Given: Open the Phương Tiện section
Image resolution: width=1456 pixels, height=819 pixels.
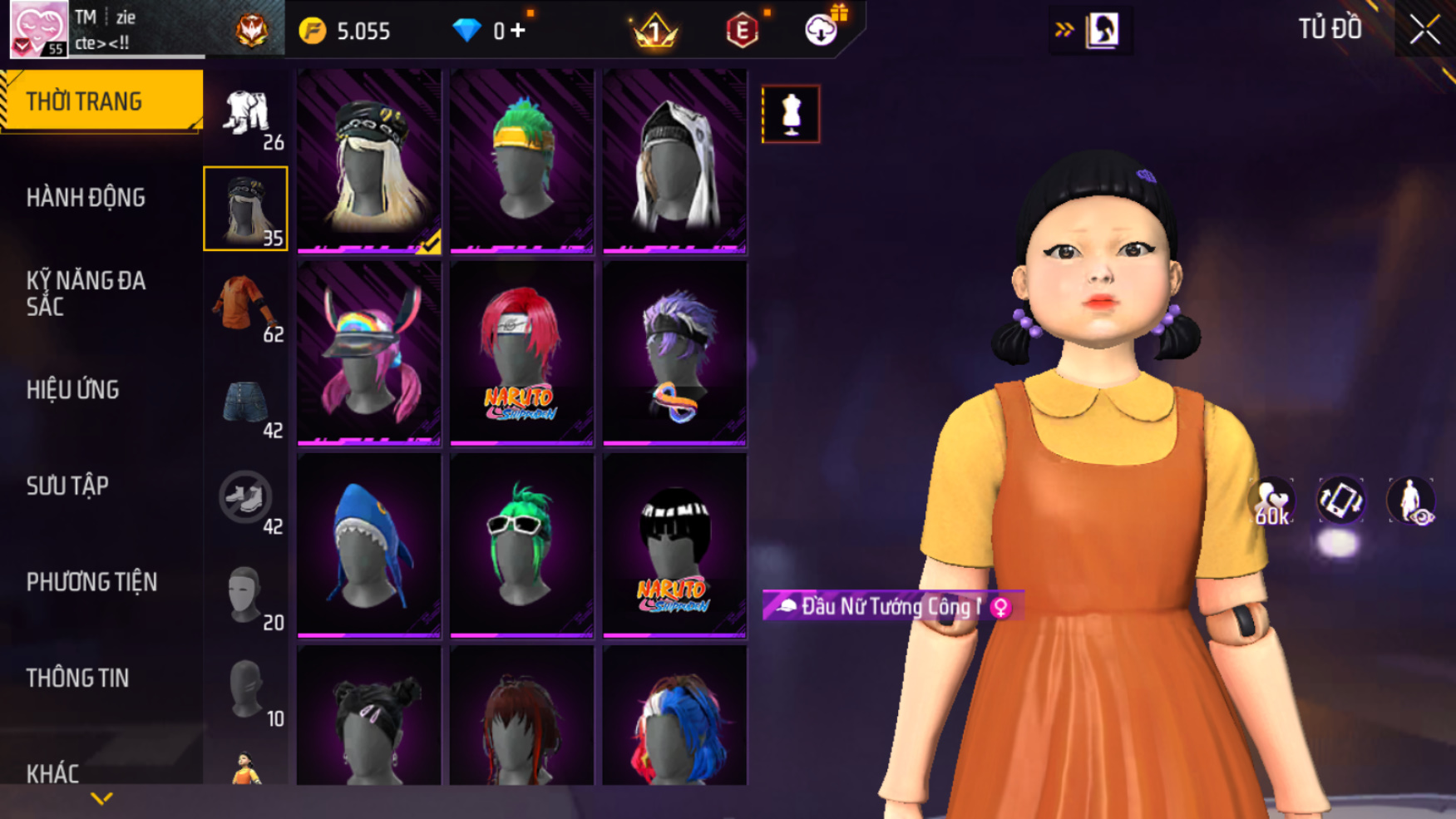Looking at the screenshot, I should click(x=91, y=582).
